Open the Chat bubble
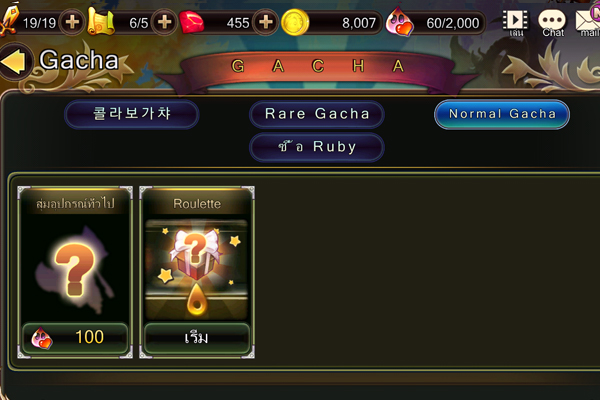 click(552, 22)
